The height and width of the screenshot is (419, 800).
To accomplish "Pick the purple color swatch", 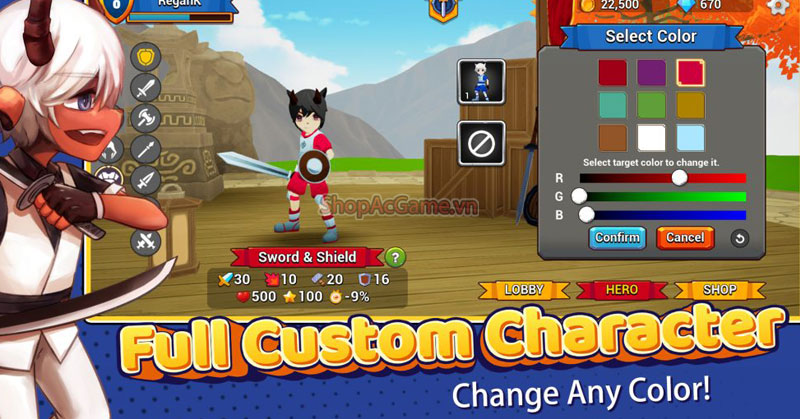I will pos(652,72).
